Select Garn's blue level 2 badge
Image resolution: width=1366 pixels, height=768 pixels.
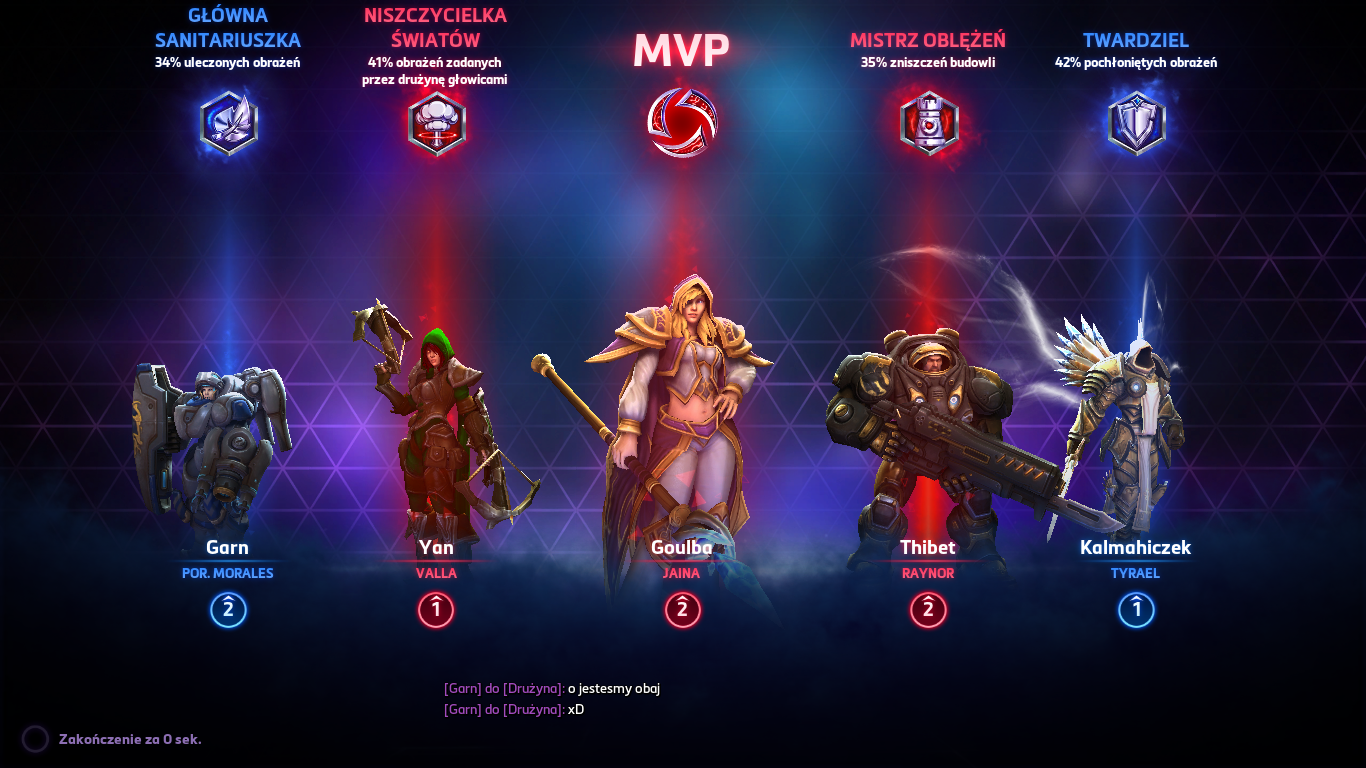point(227,610)
